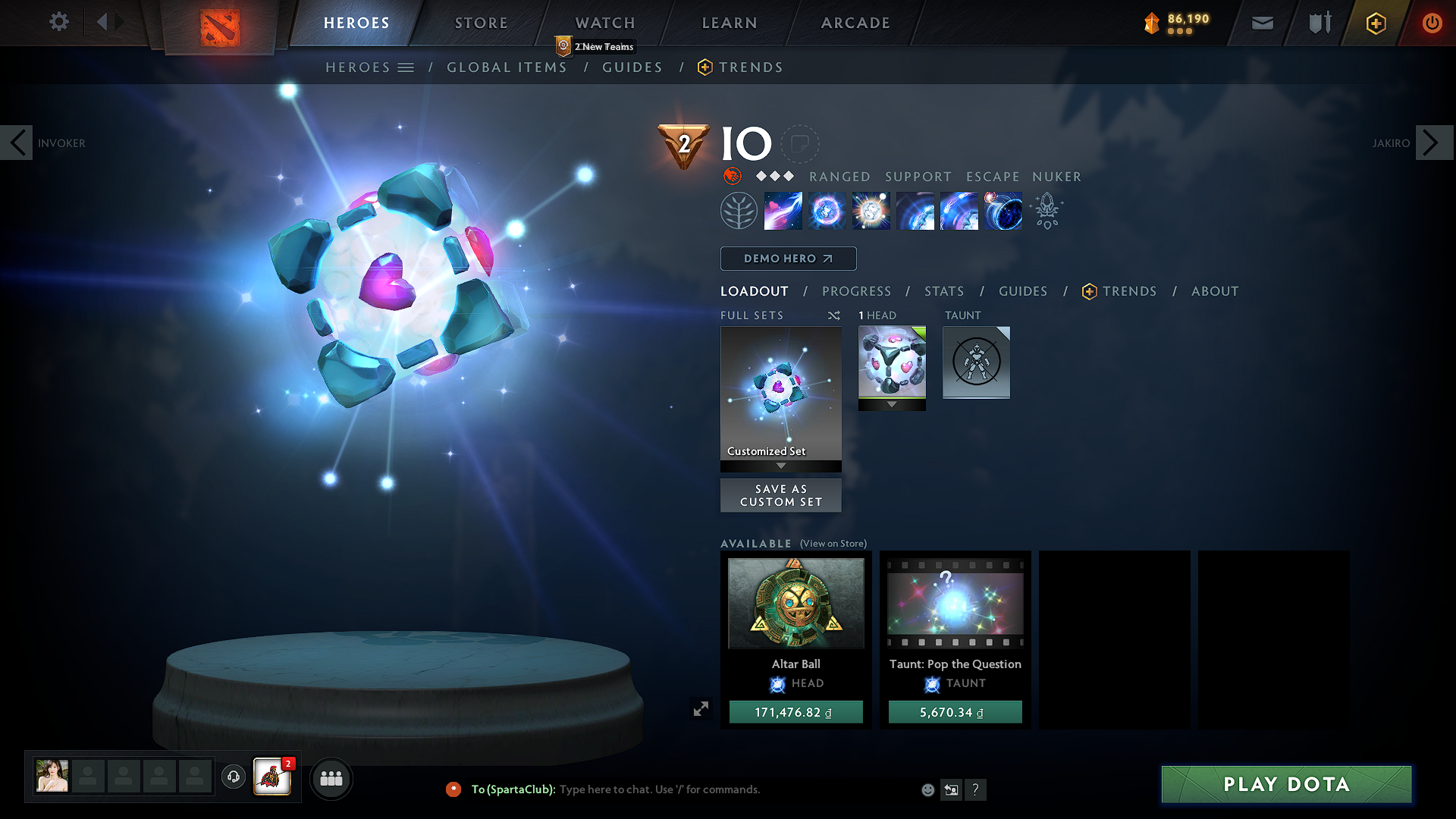Toggle the empty Taunt slot
The width and height of the screenshot is (1456, 819).
(976, 362)
